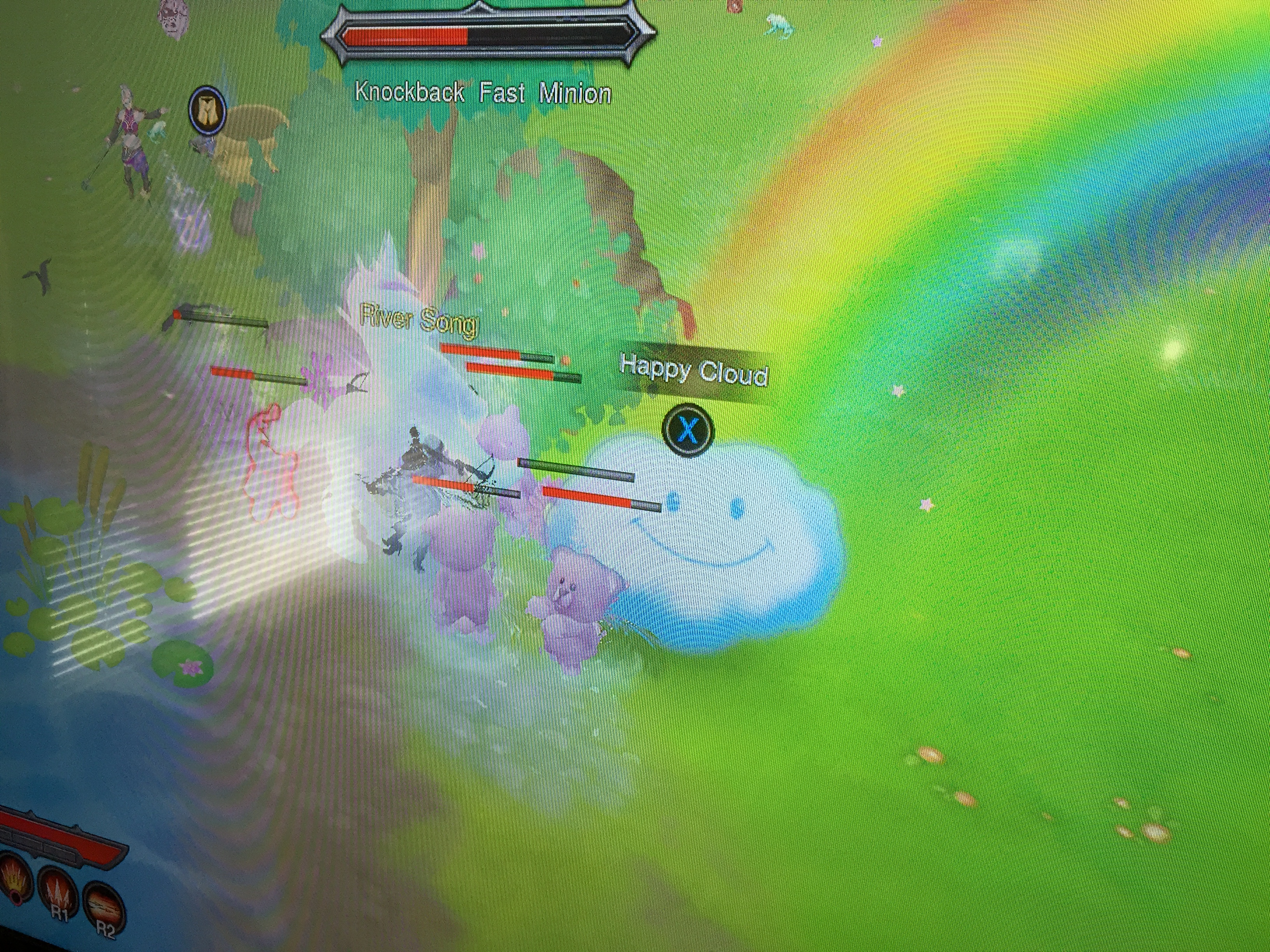Select the dropped pants loot icon
The width and height of the screenshot is (1270, 952).
(207, 111)
